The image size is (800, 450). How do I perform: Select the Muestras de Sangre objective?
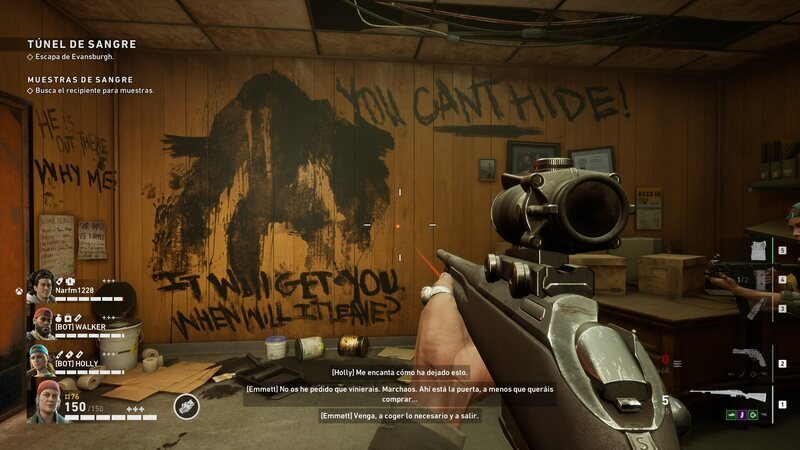pyautogui.click(x=82, y=79)
